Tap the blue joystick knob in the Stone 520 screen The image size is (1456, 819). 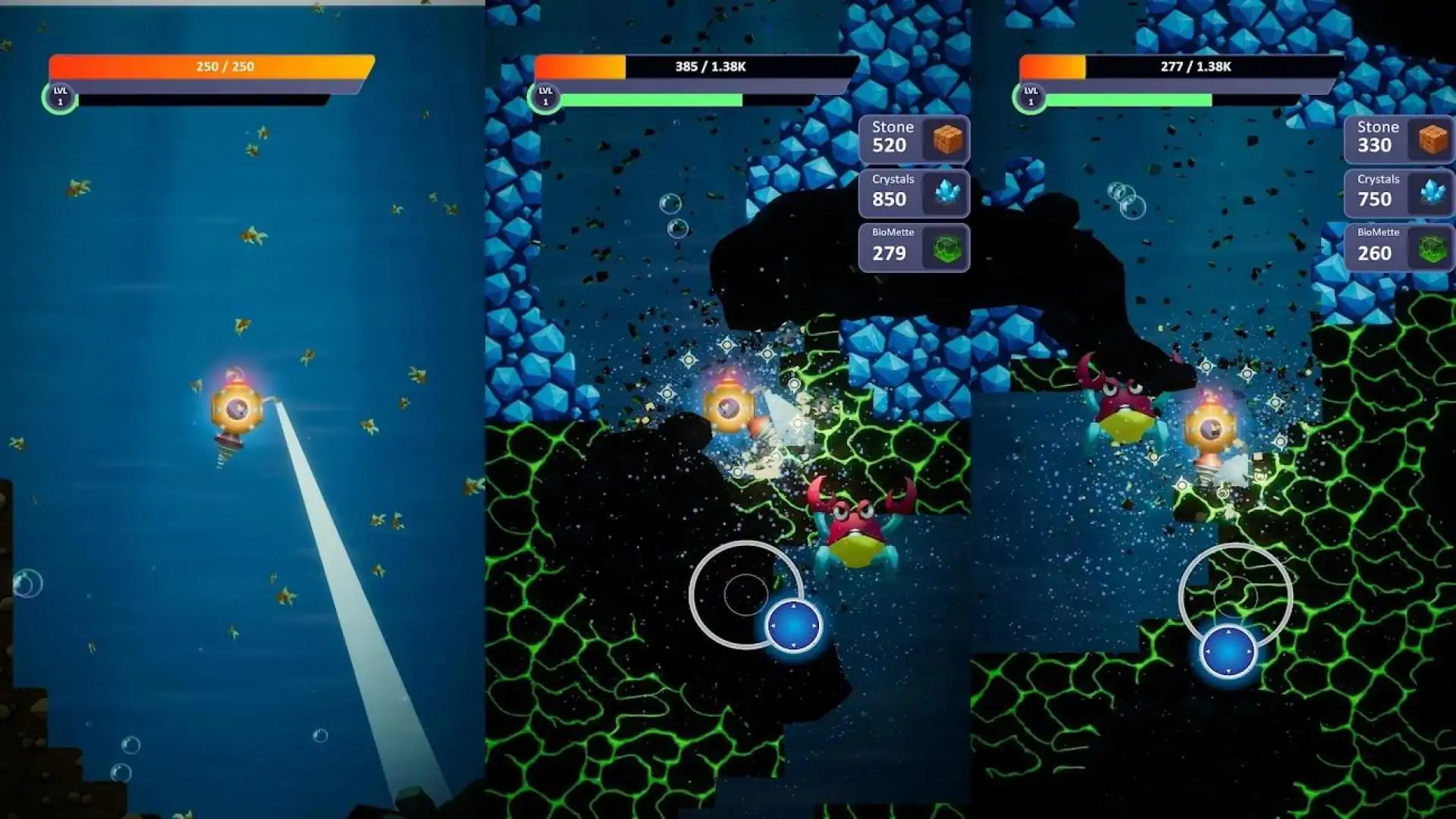point(794,626)
